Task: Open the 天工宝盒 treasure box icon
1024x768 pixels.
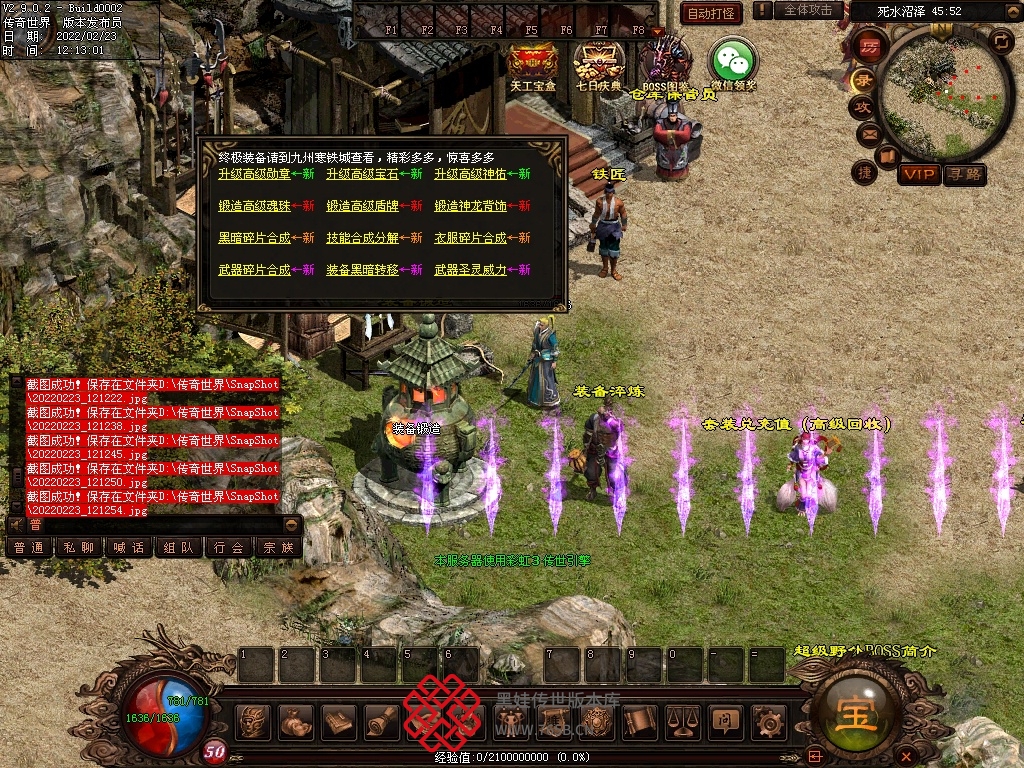Action: click(x=533, y=63)
